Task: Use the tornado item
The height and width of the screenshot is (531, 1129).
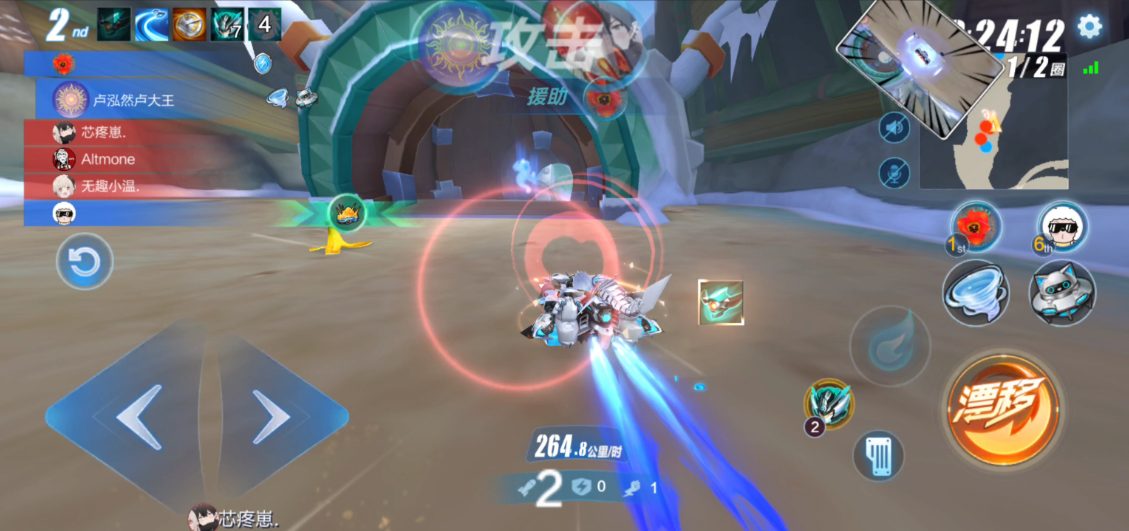Action: click(x=975, y=294)
